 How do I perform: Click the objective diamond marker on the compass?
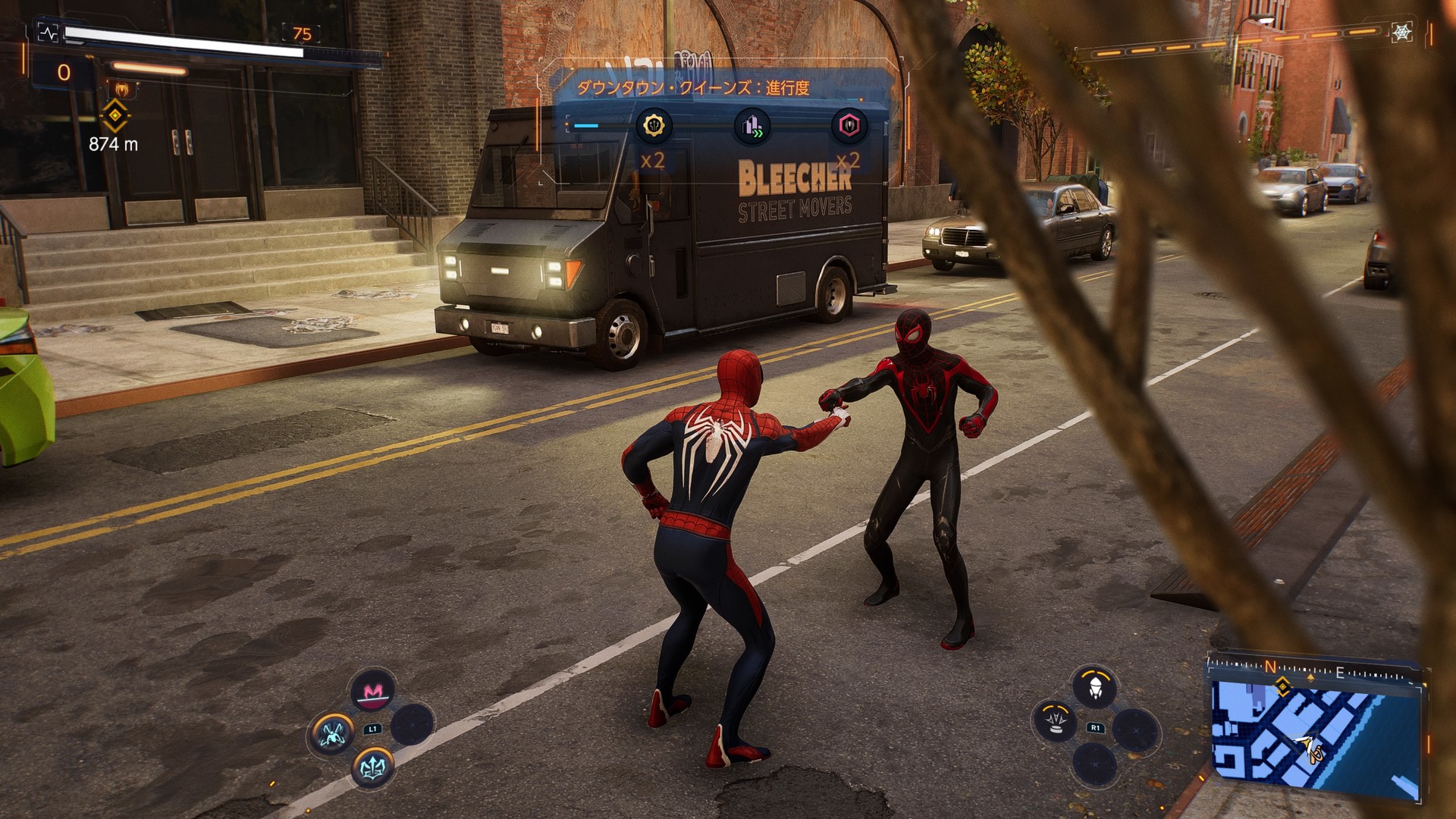(x=1282, y=689)
